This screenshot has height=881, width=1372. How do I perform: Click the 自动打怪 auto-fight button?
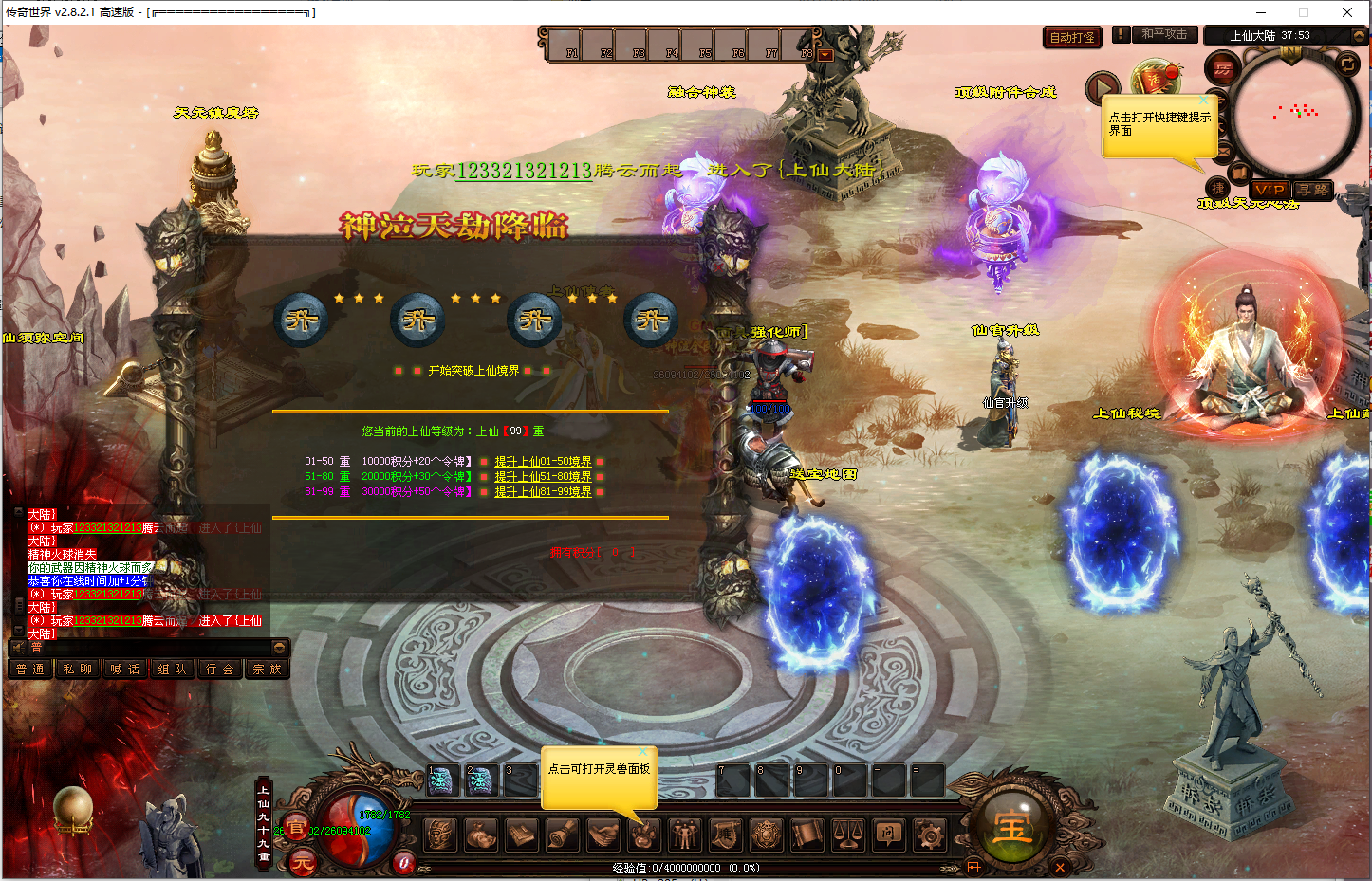tap(1072, 38)
